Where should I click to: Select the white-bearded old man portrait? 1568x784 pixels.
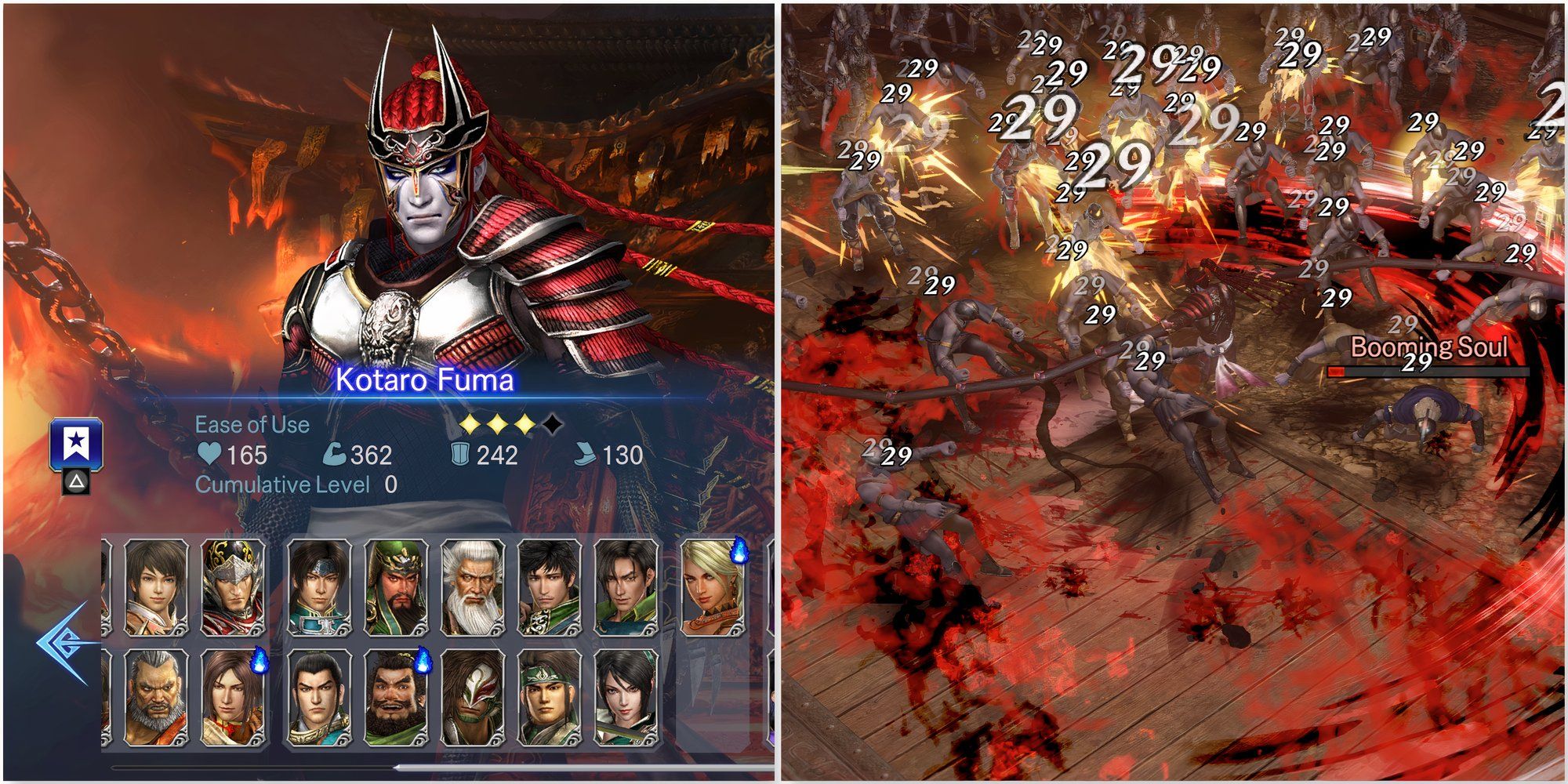(473, 586)
